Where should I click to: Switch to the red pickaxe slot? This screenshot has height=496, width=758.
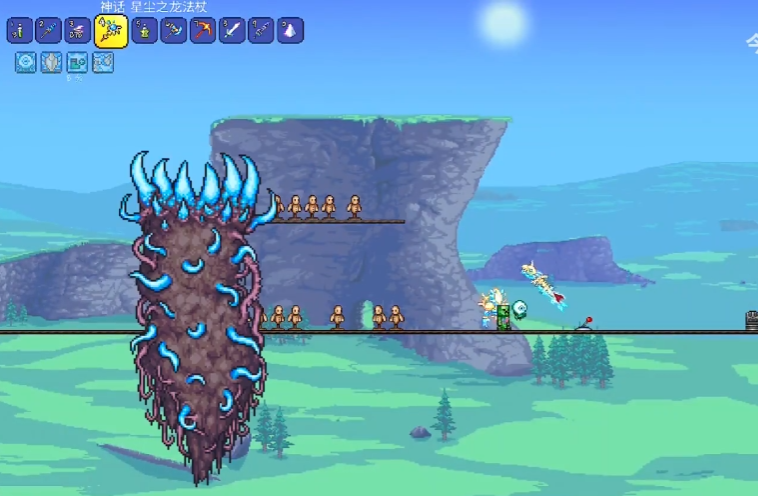click(x=202, y=31)
